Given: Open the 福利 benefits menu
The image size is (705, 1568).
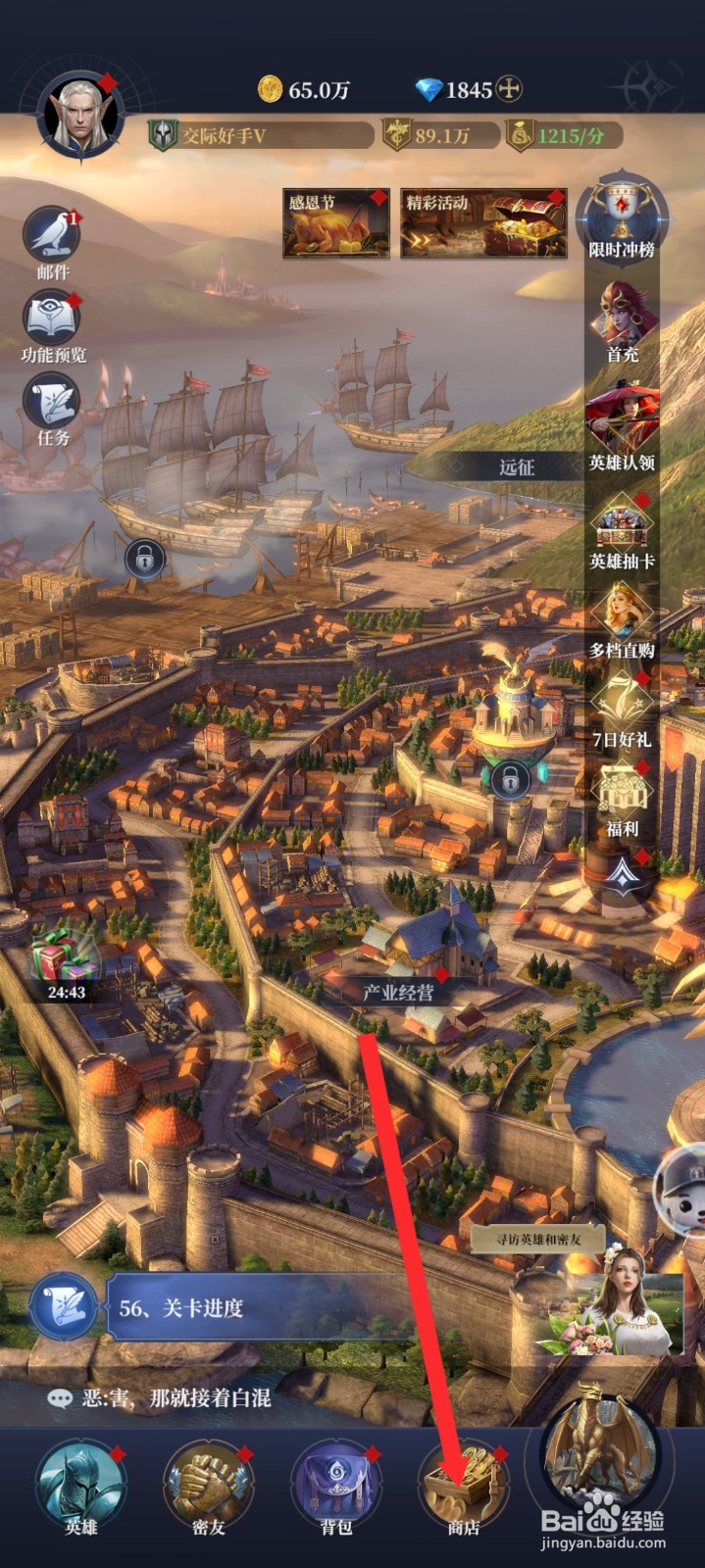Looking at the screenshot, I should tap(622, 796).
